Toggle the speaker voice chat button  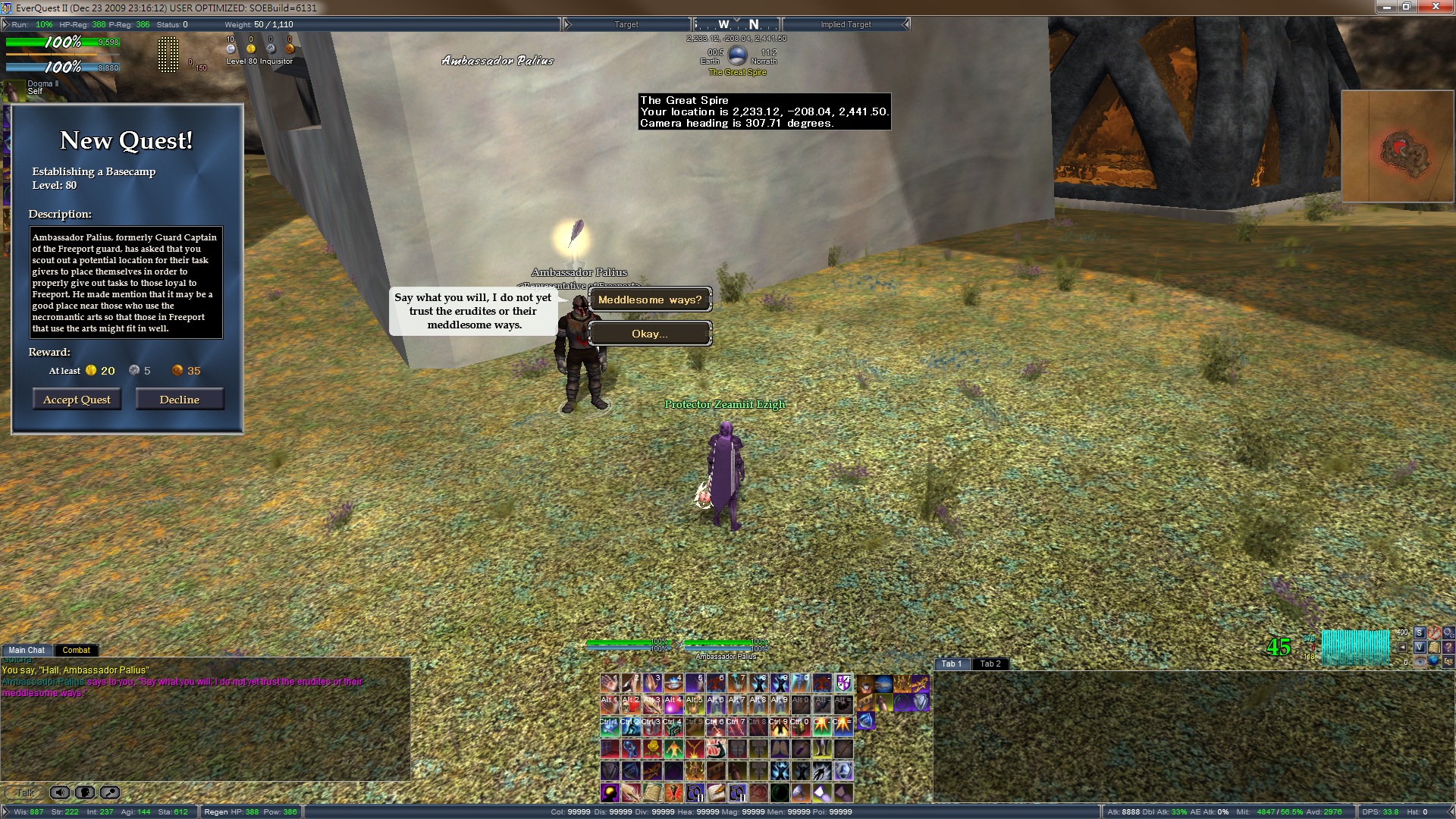tap(59, 792)
